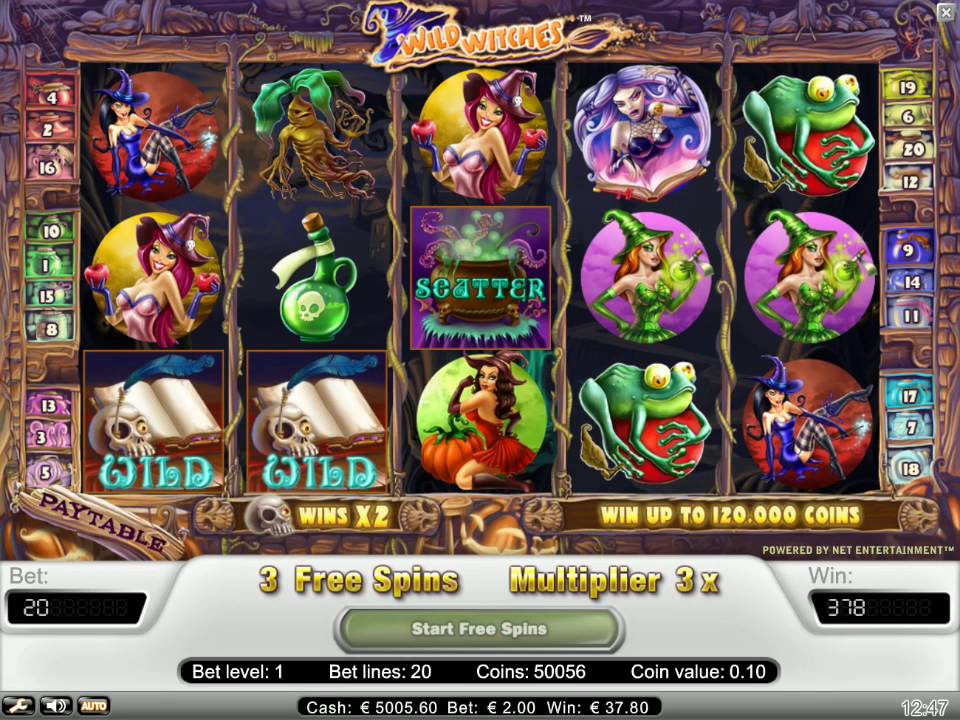Click the bet line 9 marker

[908, 250]
